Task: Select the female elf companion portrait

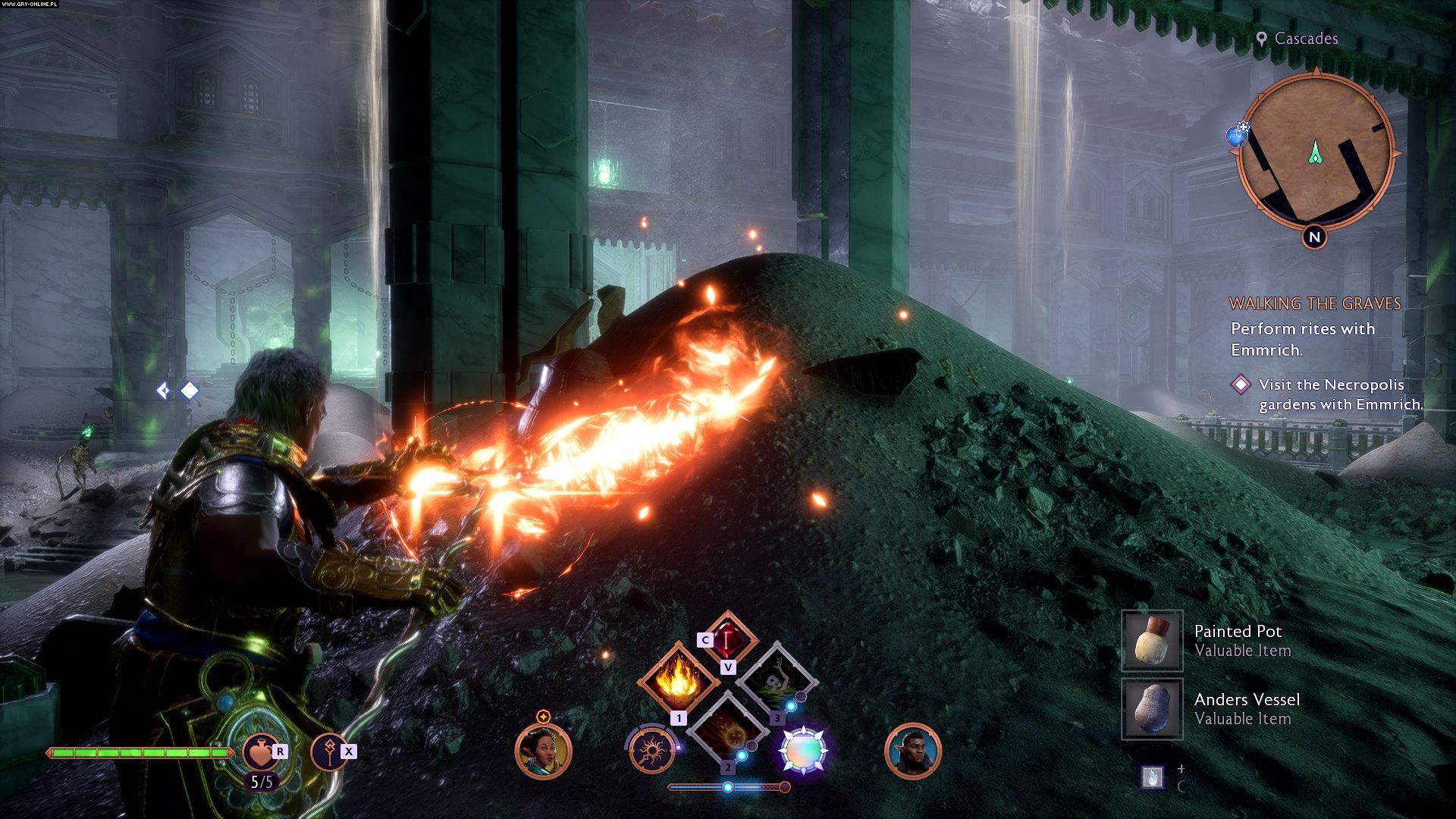Action: [x=543, y=751]
